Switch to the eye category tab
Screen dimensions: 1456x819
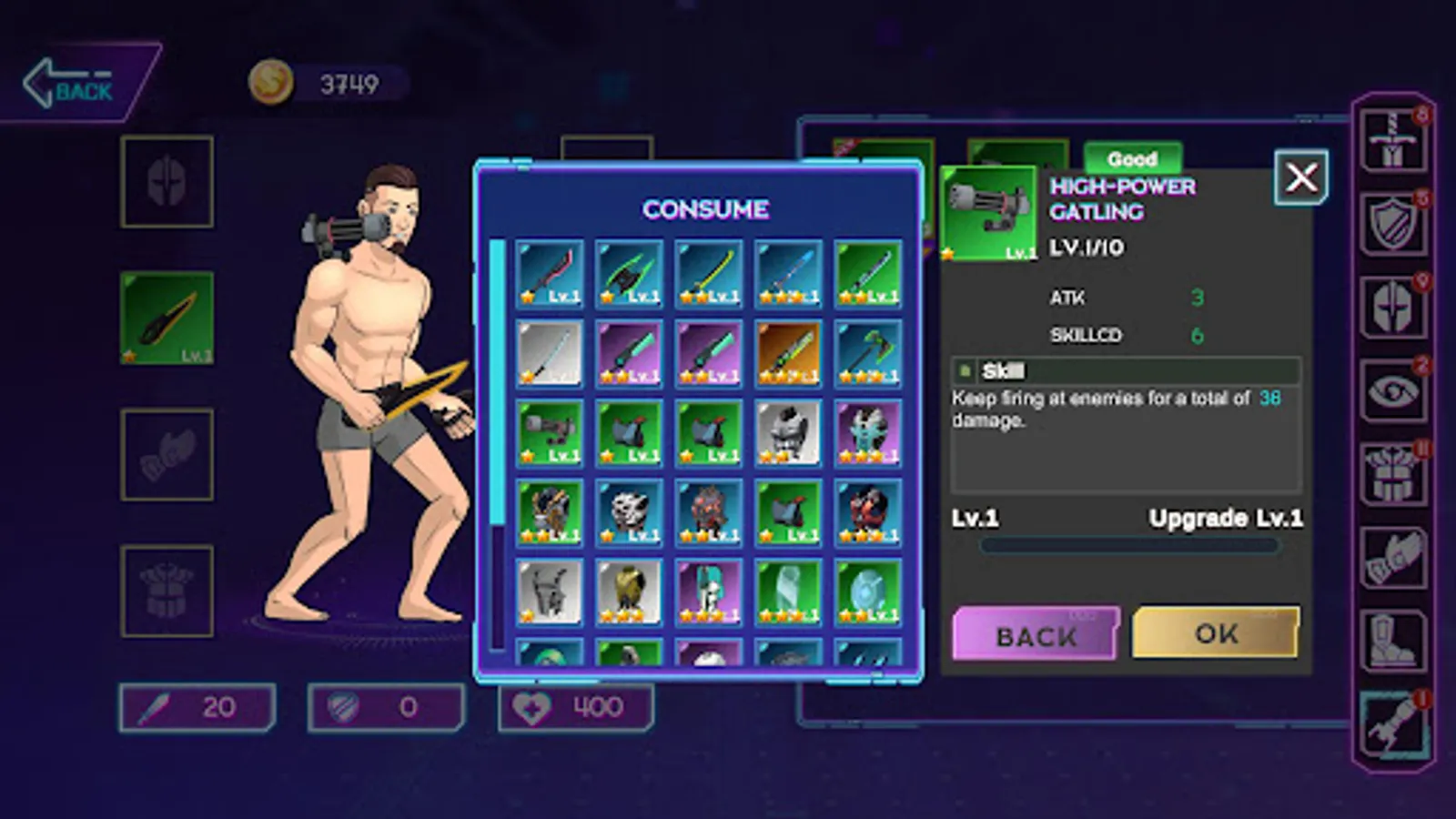[x=1392, y=391]
